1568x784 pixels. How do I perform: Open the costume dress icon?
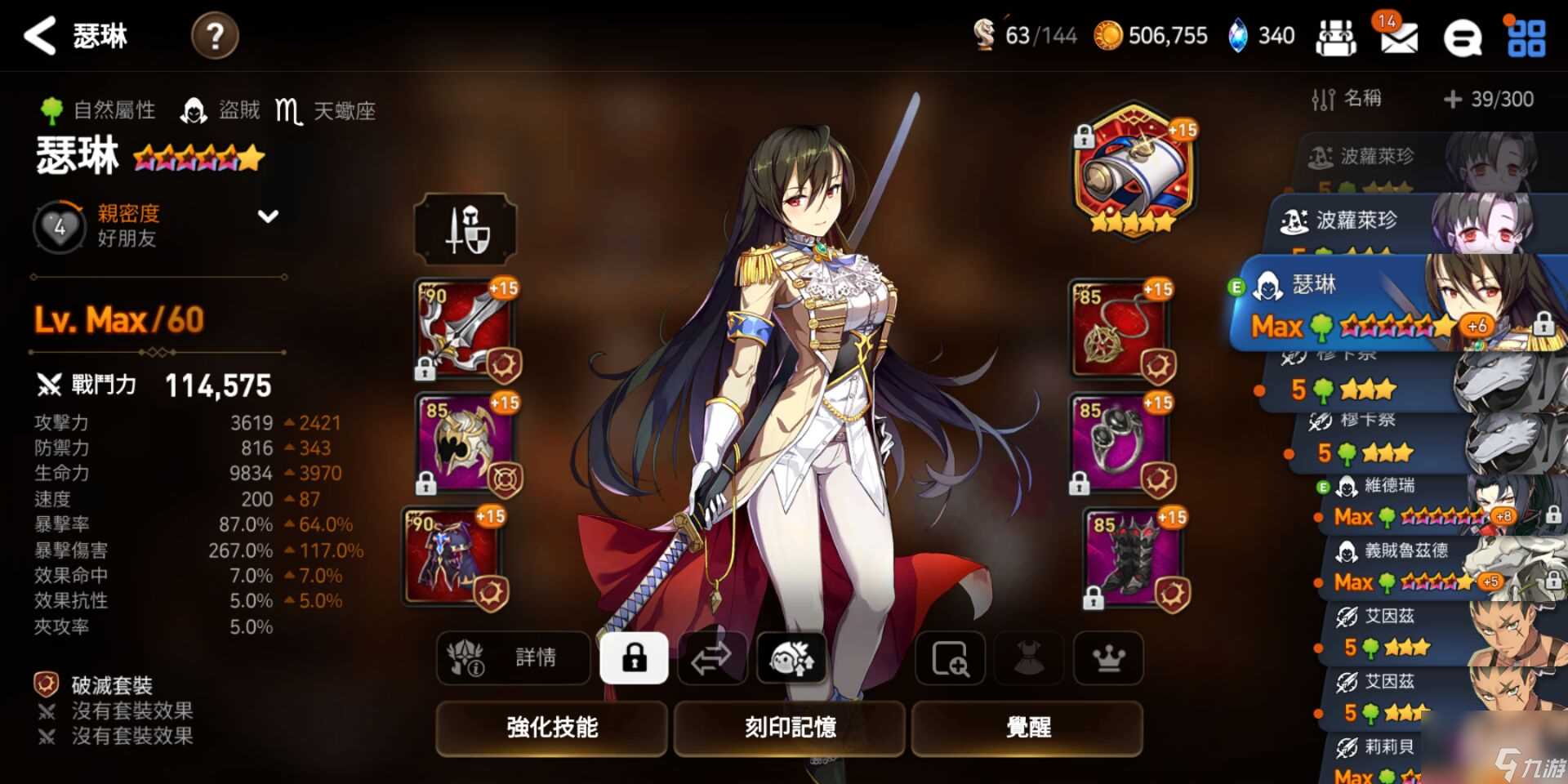1027,659
